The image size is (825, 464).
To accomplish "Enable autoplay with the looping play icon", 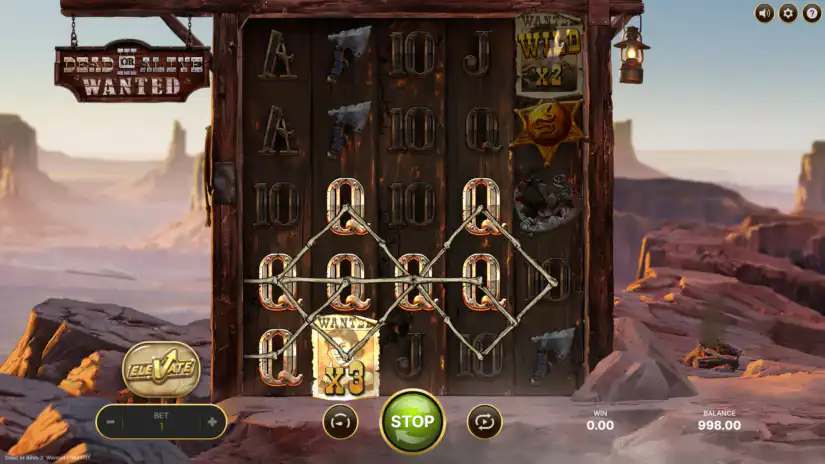I will tap(485, 422).
